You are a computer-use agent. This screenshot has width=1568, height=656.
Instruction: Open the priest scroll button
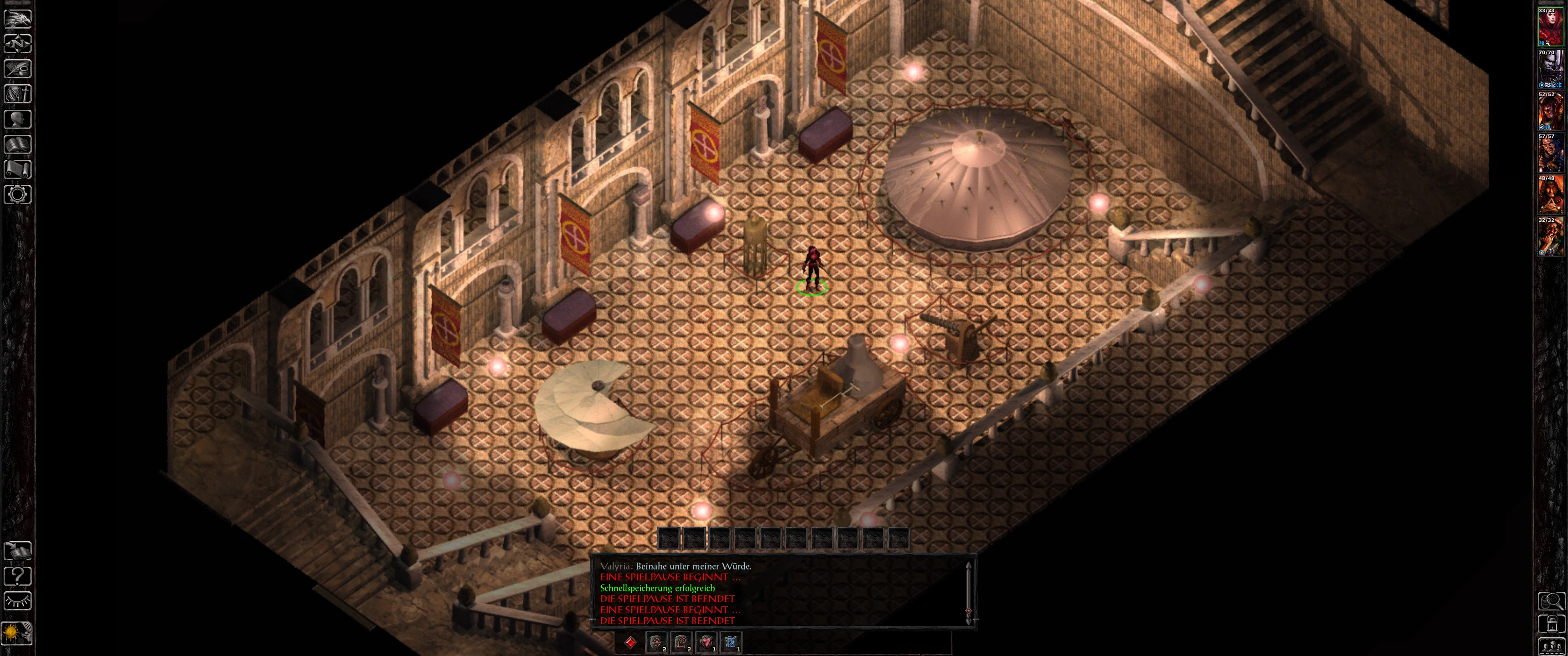pyautogui.click(x=18, y=169)
